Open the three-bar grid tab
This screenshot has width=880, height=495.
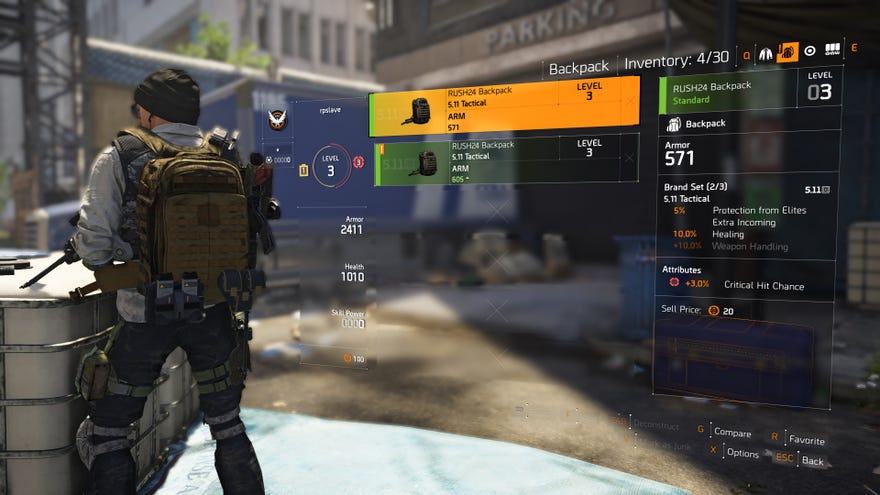pyautogui.click(x=832, y=51)
